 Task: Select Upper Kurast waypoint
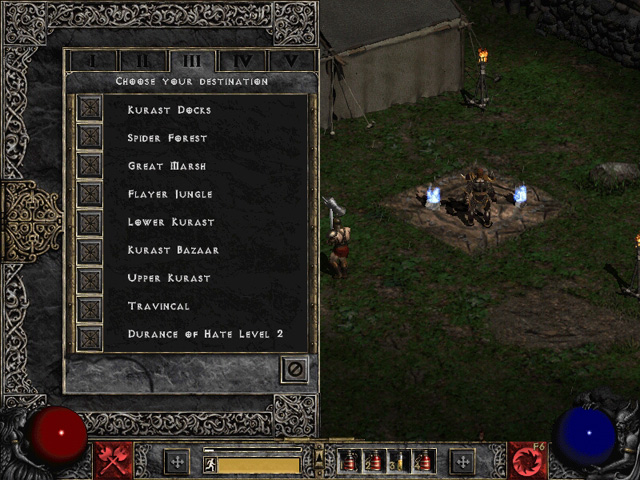click(x=91, y=277)
